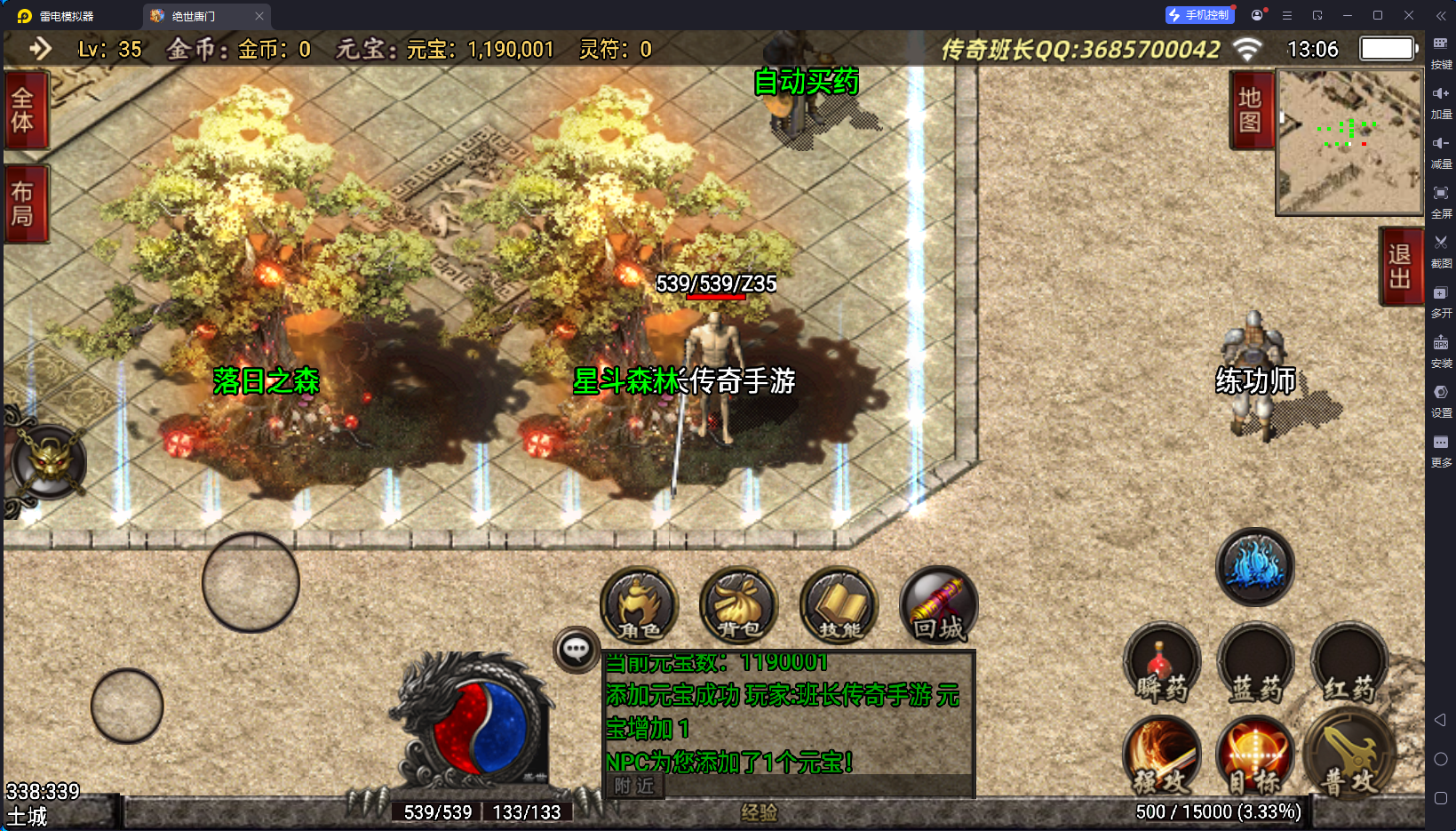Viewport: 1456px width, 831px height.
Task: Click the emulator 全屏 fullscreen button
Action: click(x=1441, y=199)
